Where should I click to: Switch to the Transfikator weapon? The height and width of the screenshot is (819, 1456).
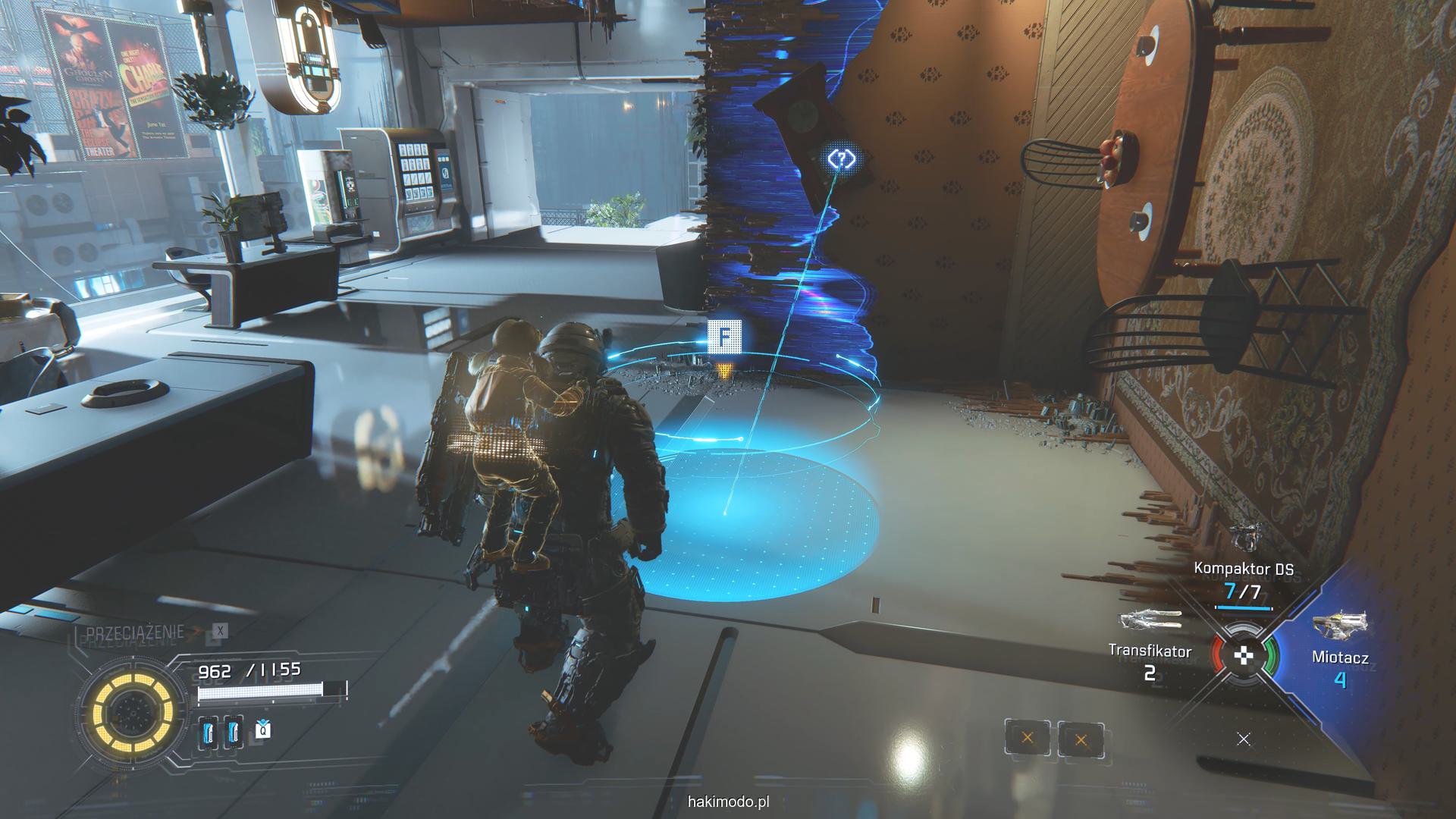tap(1150, 651)
